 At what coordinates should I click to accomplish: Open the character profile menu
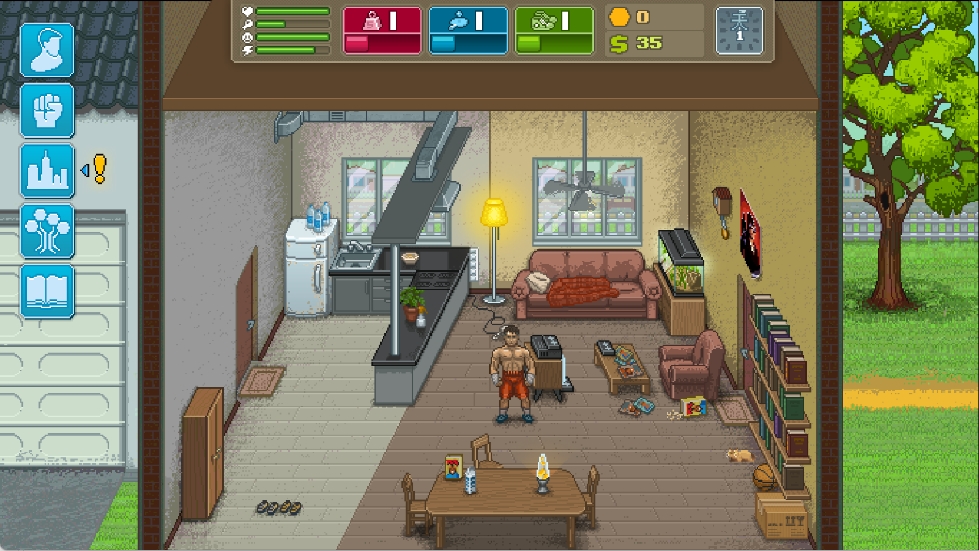coord(47,50)
